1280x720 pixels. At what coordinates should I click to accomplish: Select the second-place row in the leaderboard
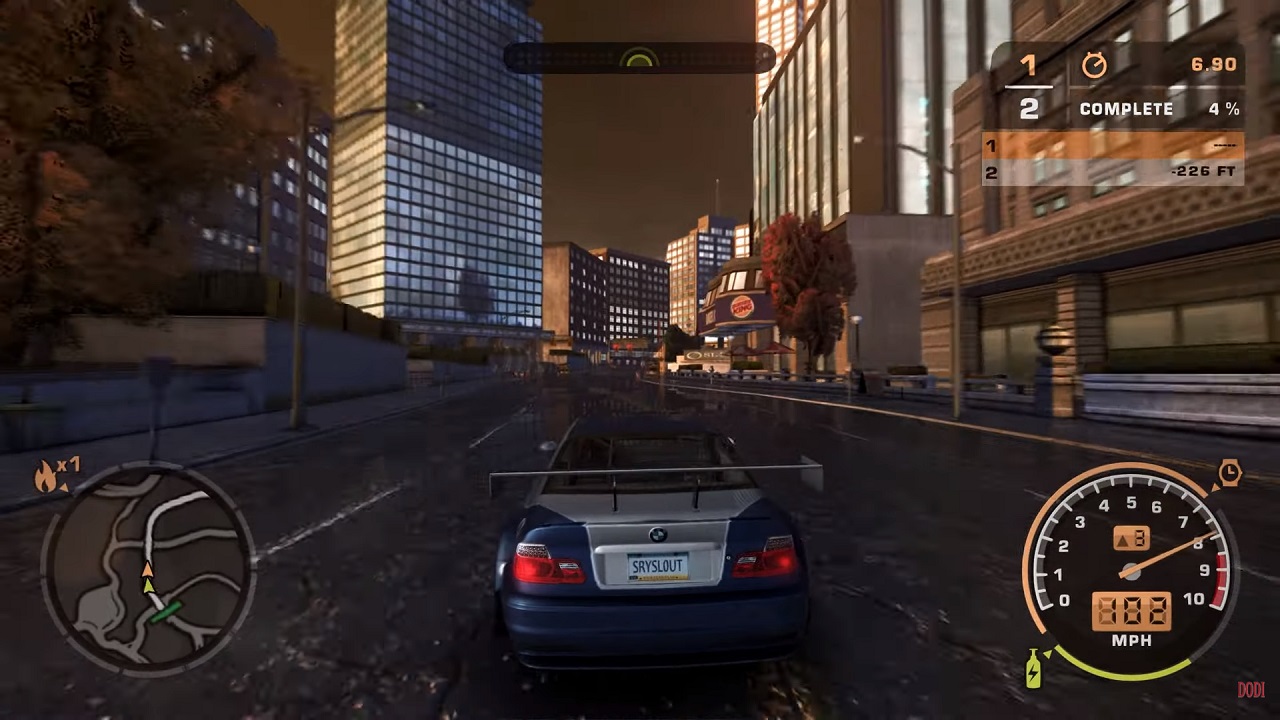[1113, 172]
